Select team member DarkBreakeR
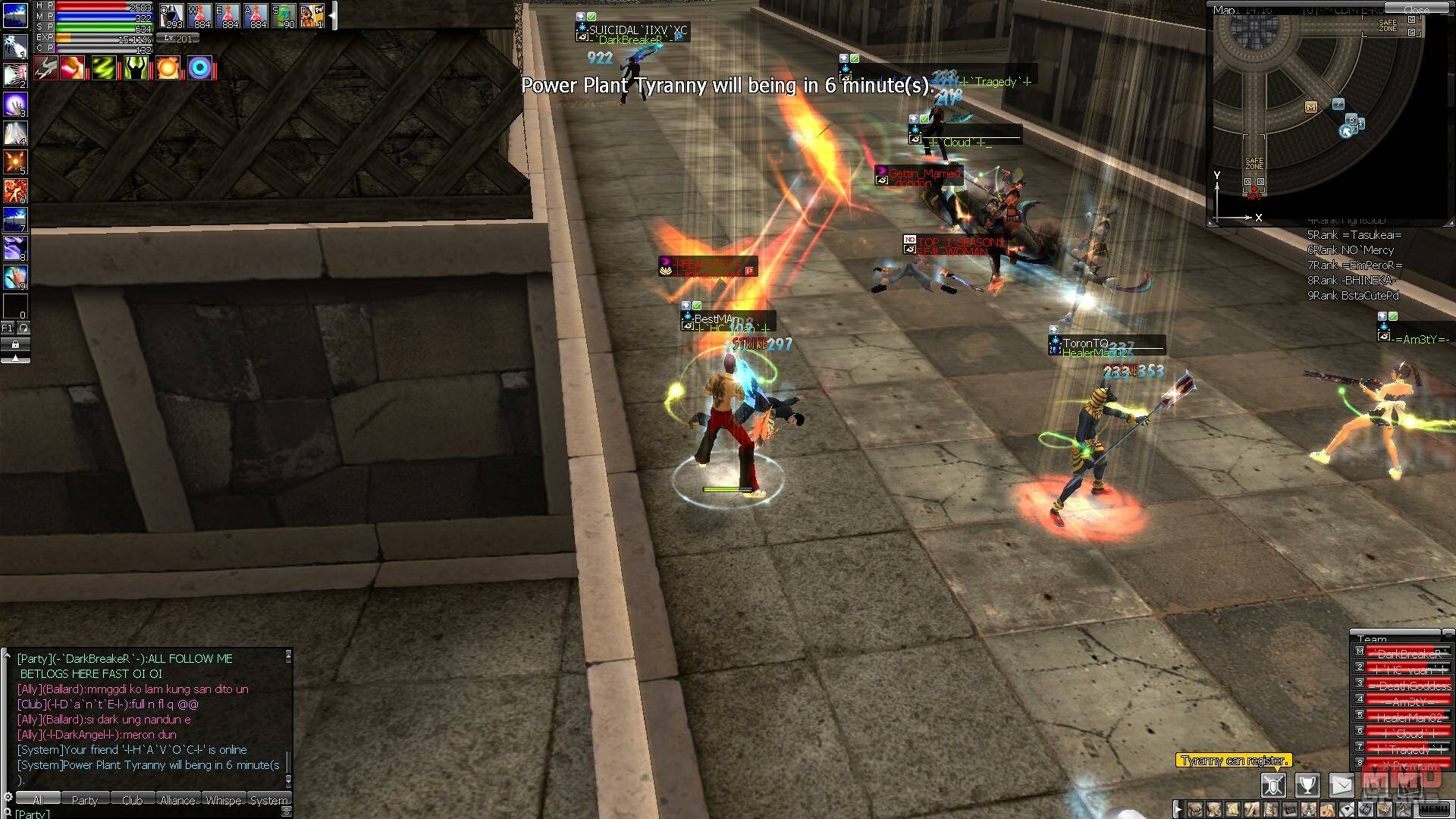The height and width of the screenshot is (819, 1456). click(1408, 654)
